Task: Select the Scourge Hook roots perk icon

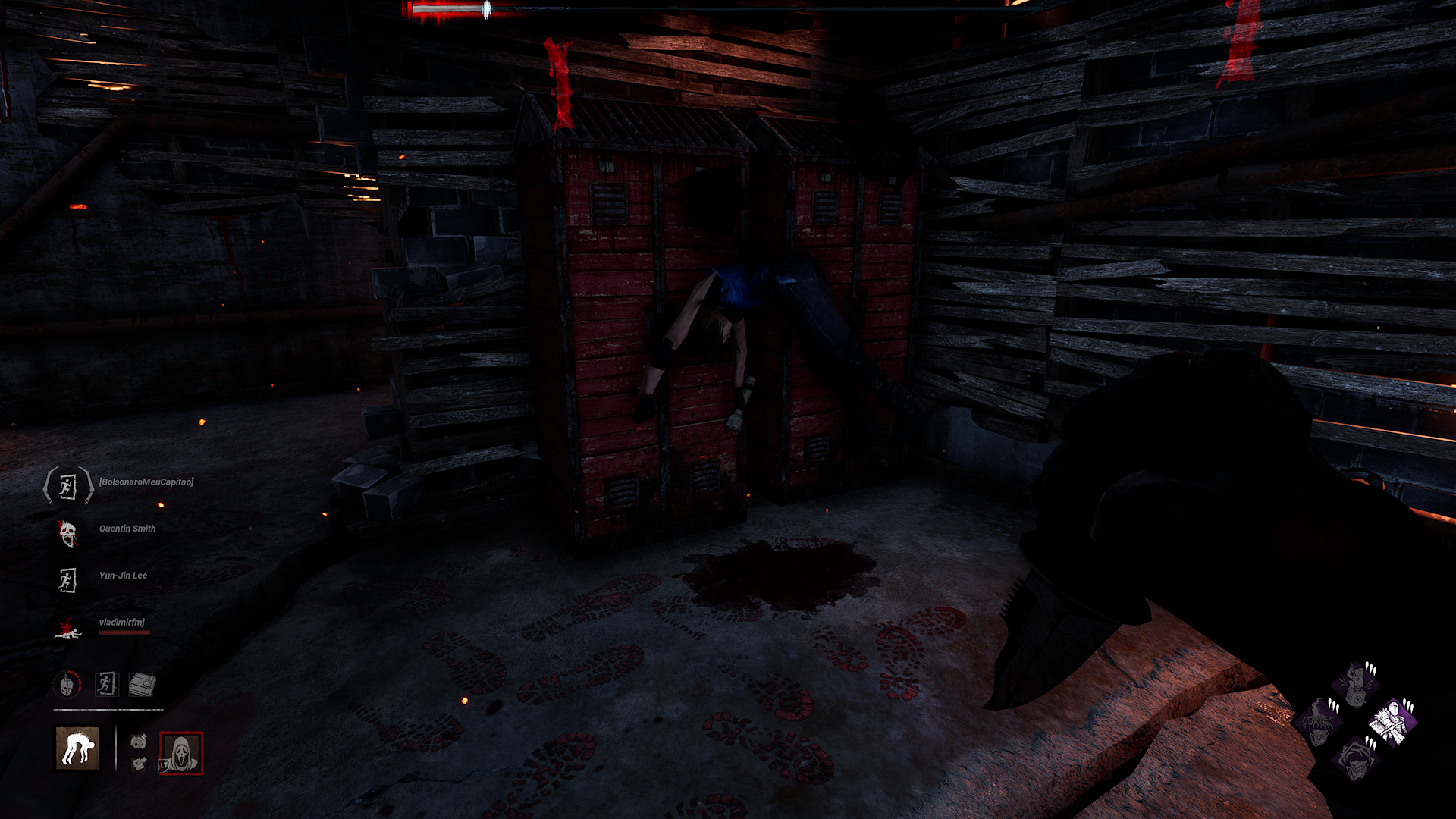Action: 1318,723
